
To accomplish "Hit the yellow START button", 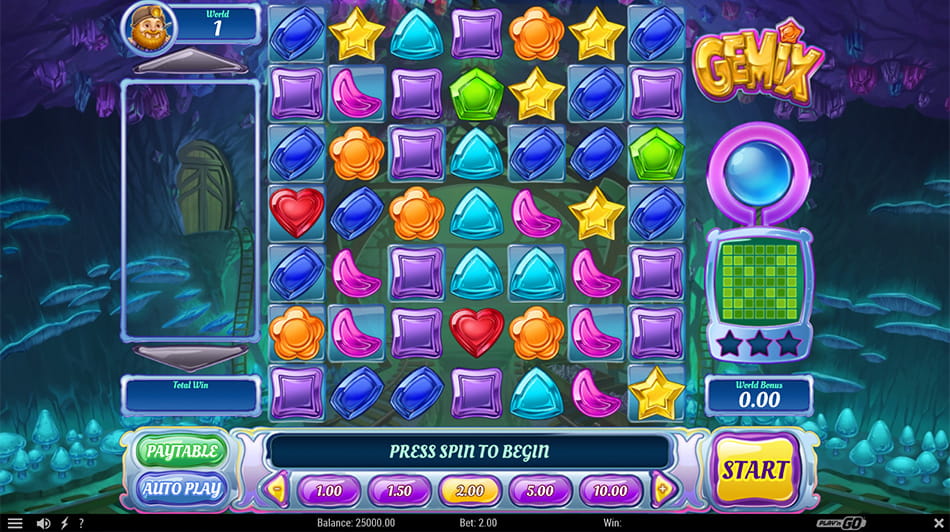I will click(x=759, y=469).
